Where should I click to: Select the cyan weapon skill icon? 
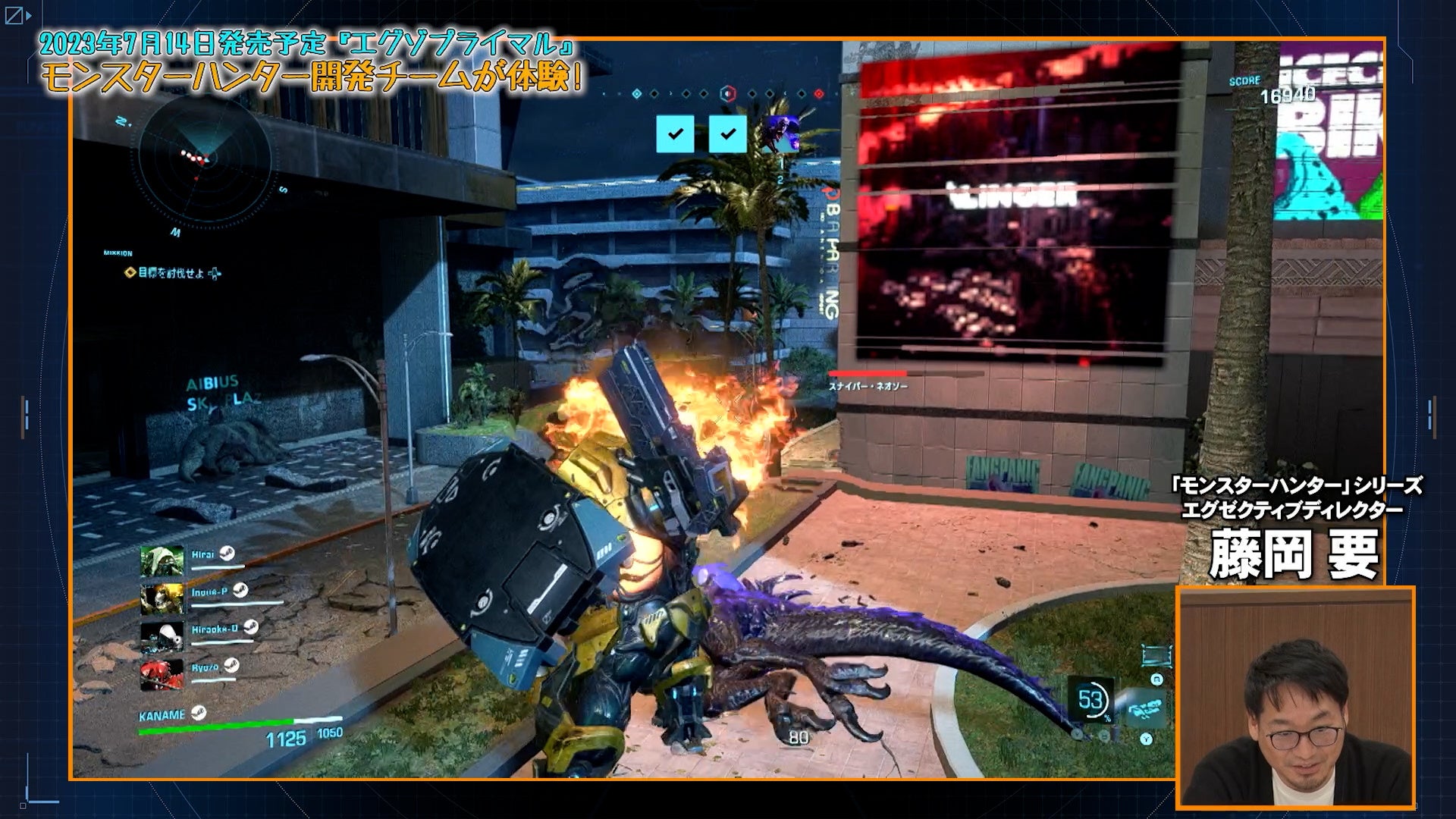(1146, 708)
